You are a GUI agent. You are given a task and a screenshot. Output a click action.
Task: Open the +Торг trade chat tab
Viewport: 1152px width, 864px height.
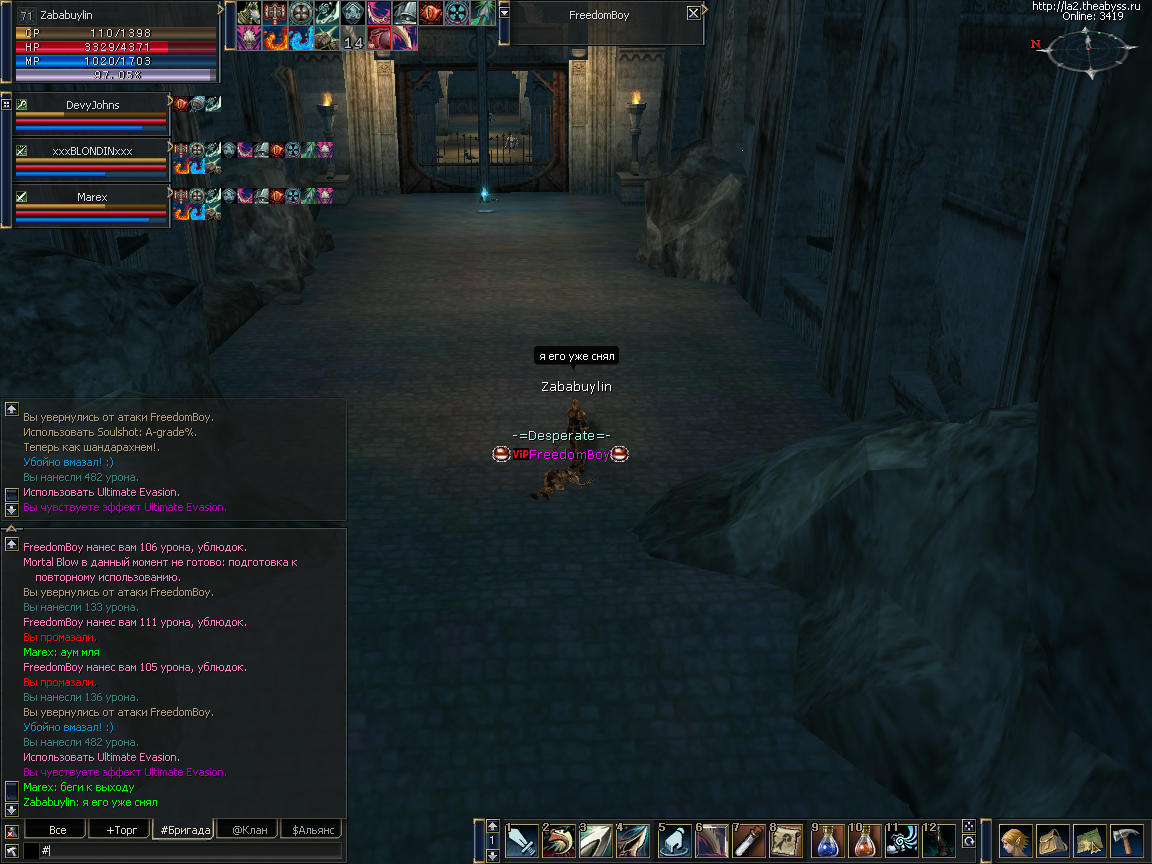tap(115, 830)
